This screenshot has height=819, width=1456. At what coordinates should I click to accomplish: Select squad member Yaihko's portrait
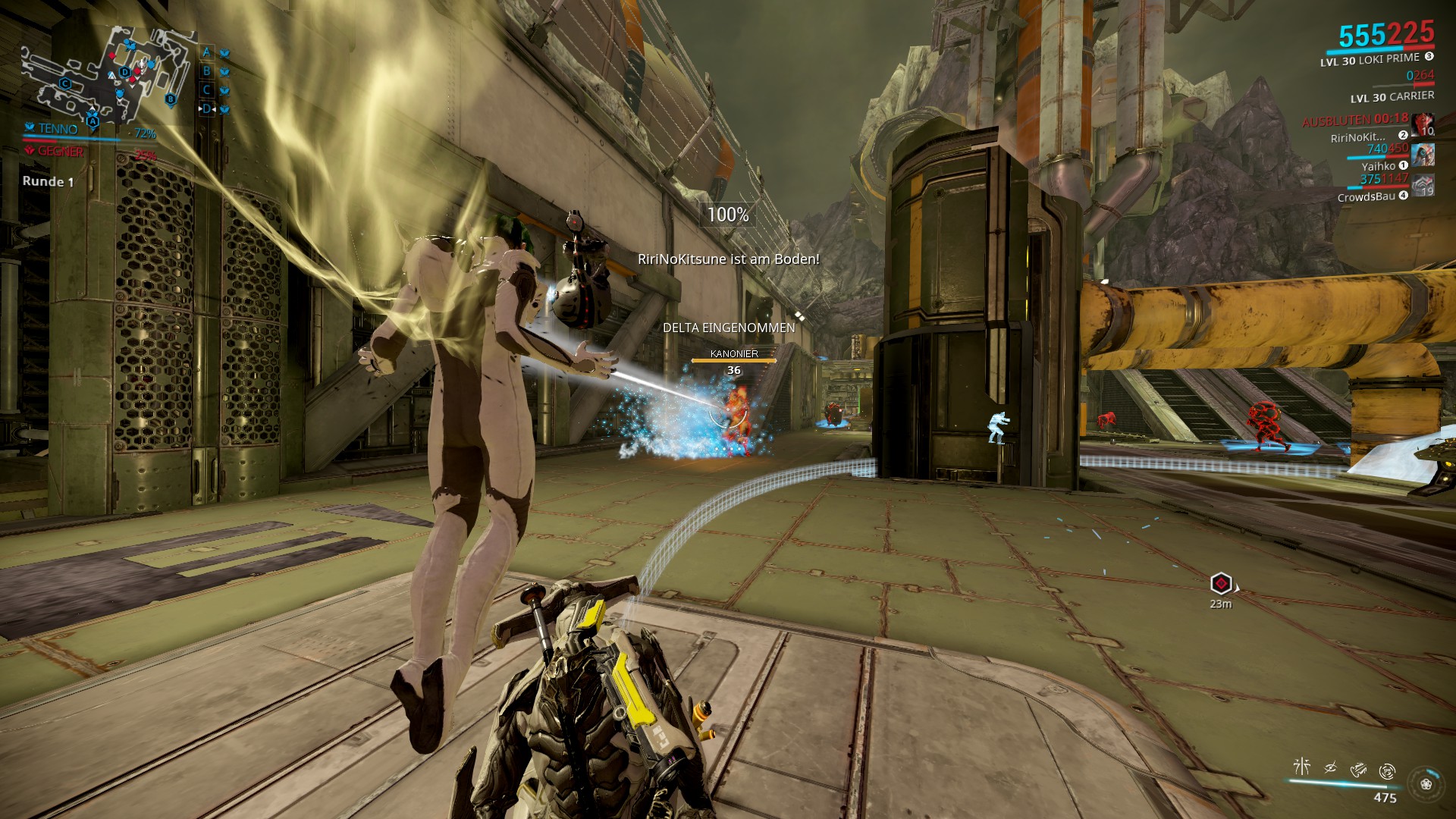[x=1423, y=155]
